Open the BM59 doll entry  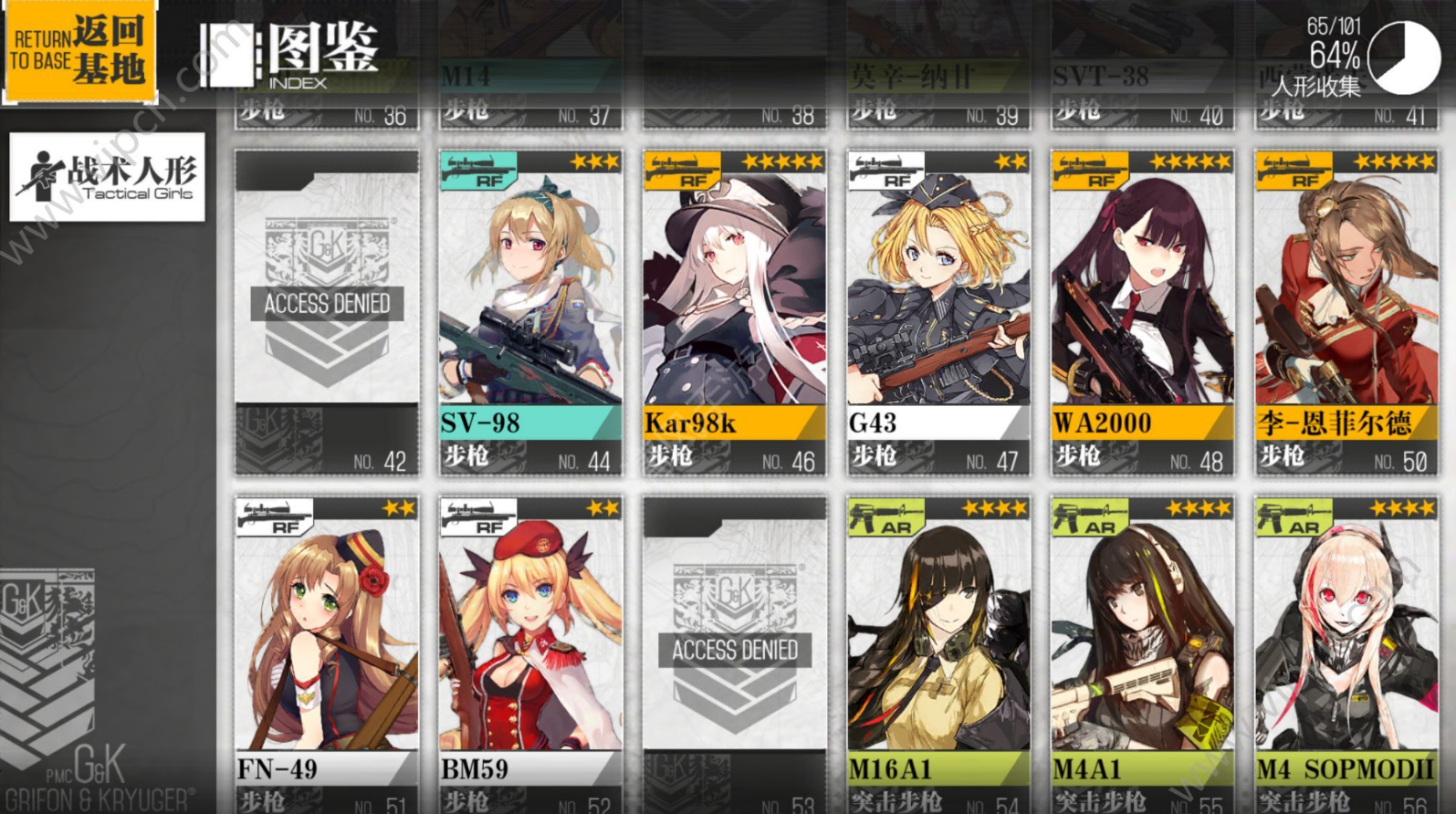[530, 652]
